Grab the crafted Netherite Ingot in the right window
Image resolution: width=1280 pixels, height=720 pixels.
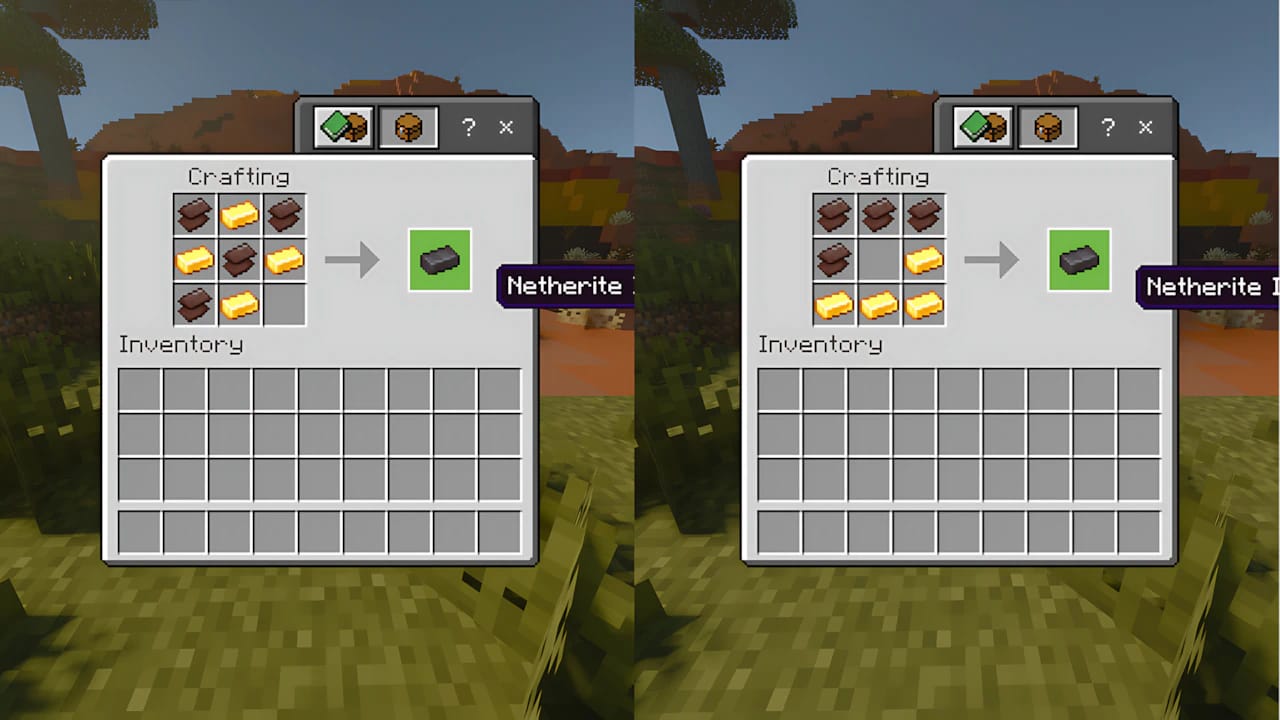coord(1078,260)
